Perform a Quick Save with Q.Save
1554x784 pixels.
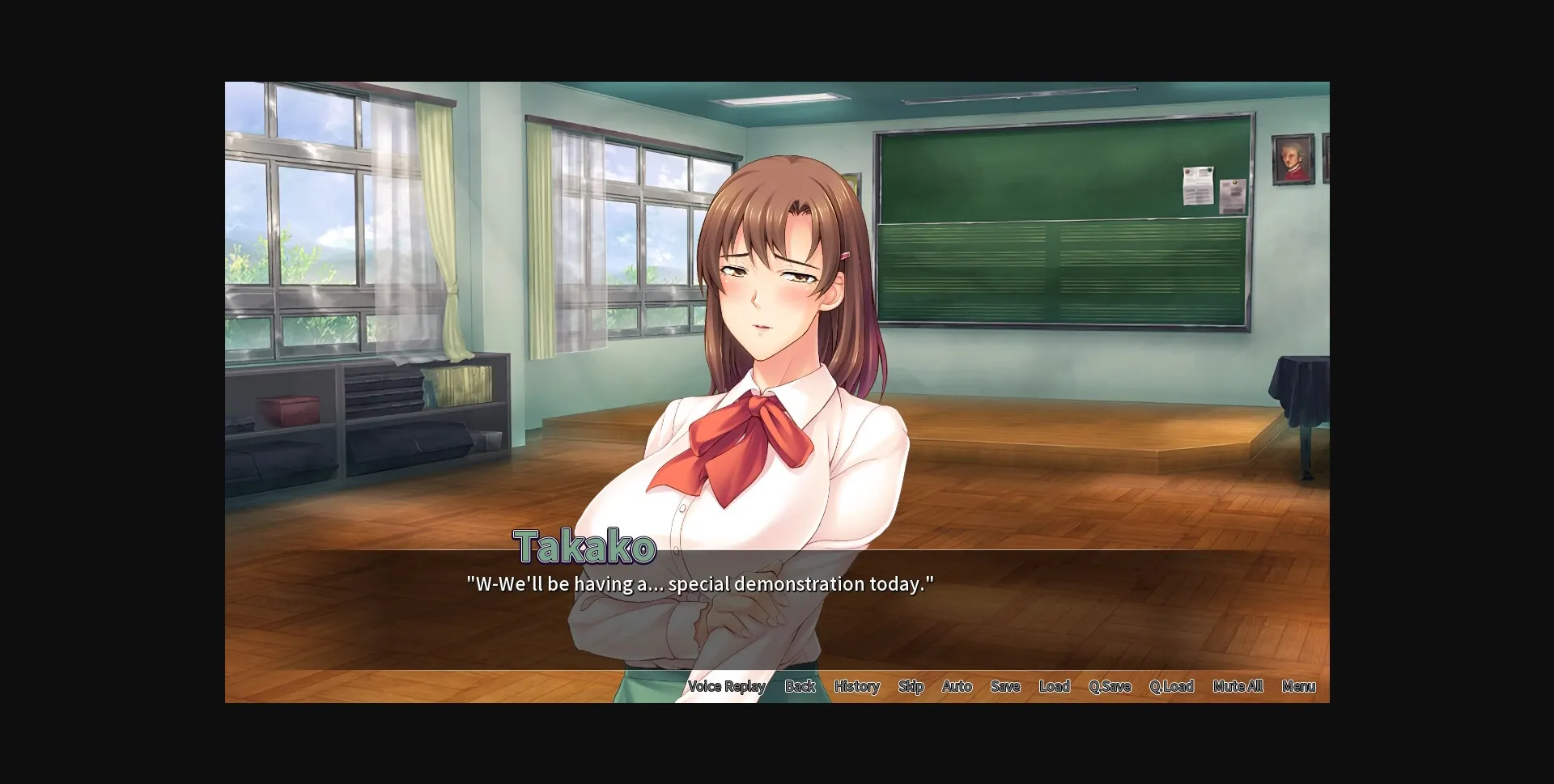[x=1110, y=686]
